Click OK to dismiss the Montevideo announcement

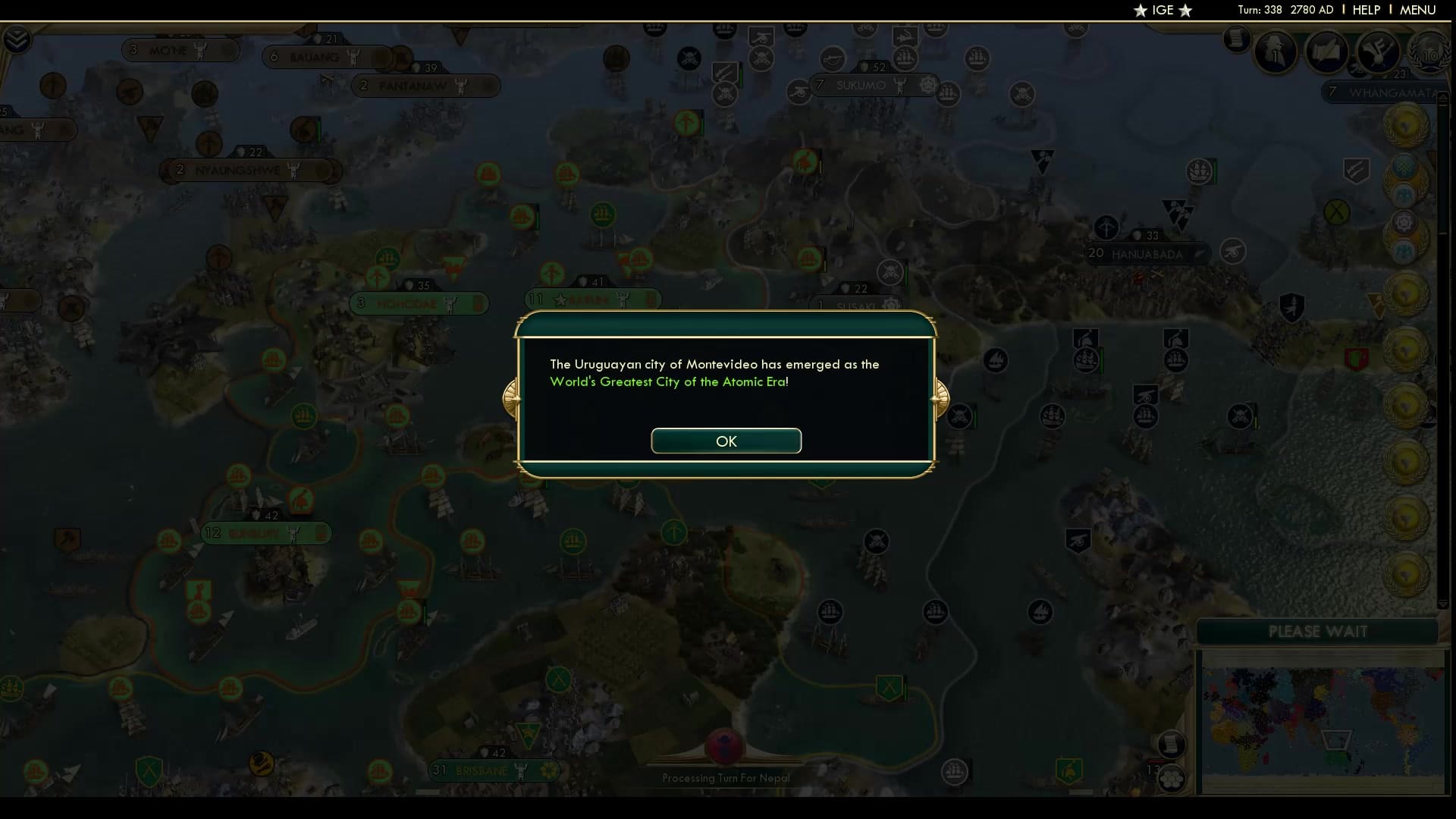[x=726, y=441]
